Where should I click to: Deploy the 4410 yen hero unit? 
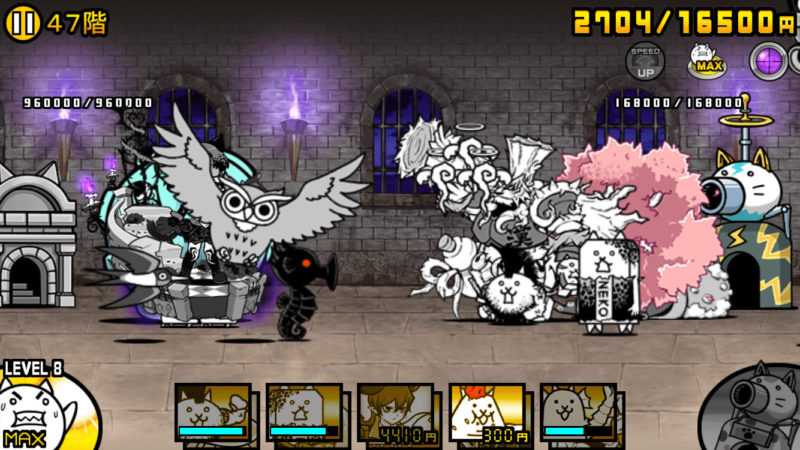click(x=395, y=412)
